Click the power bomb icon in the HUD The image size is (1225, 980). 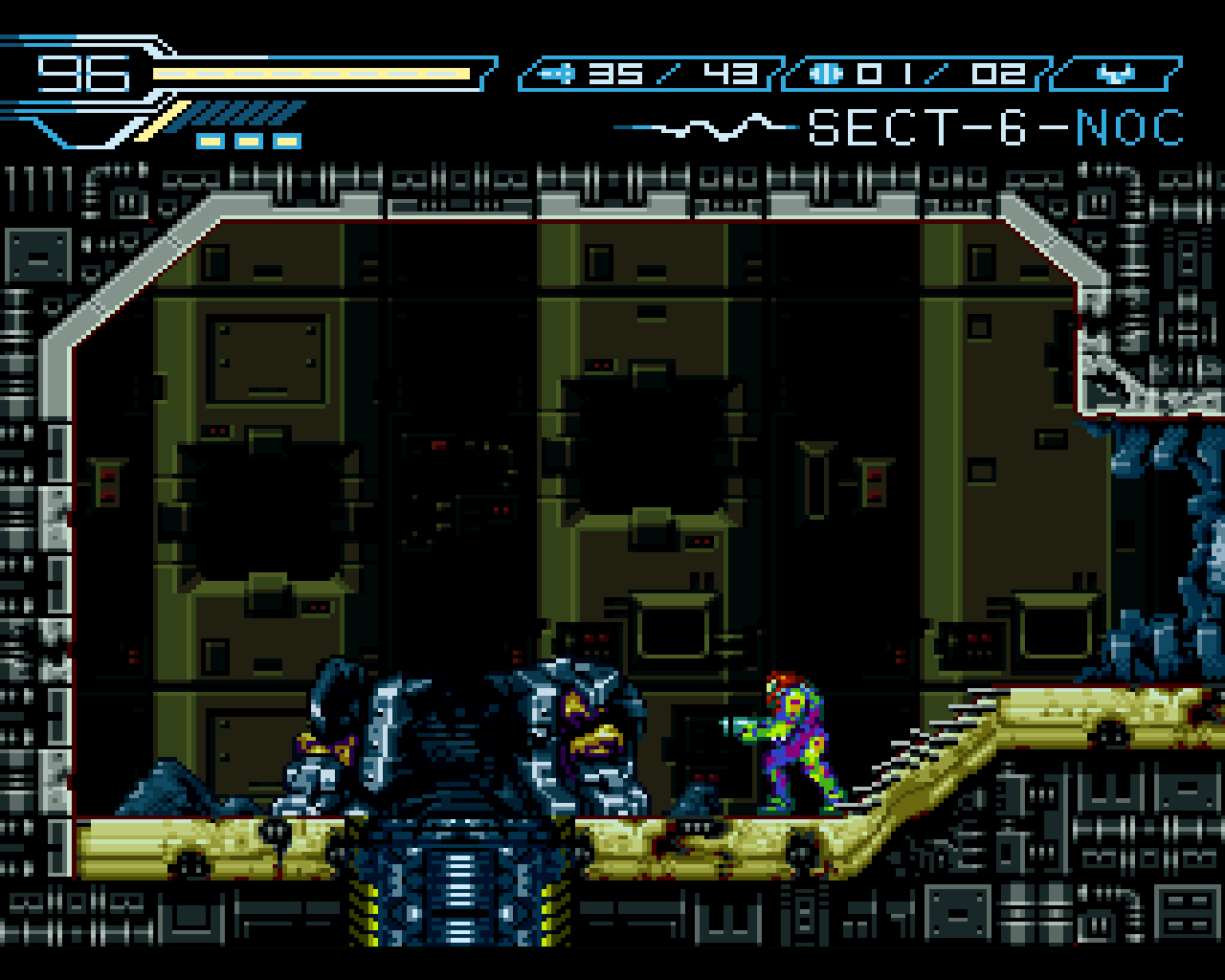(825, 72)
